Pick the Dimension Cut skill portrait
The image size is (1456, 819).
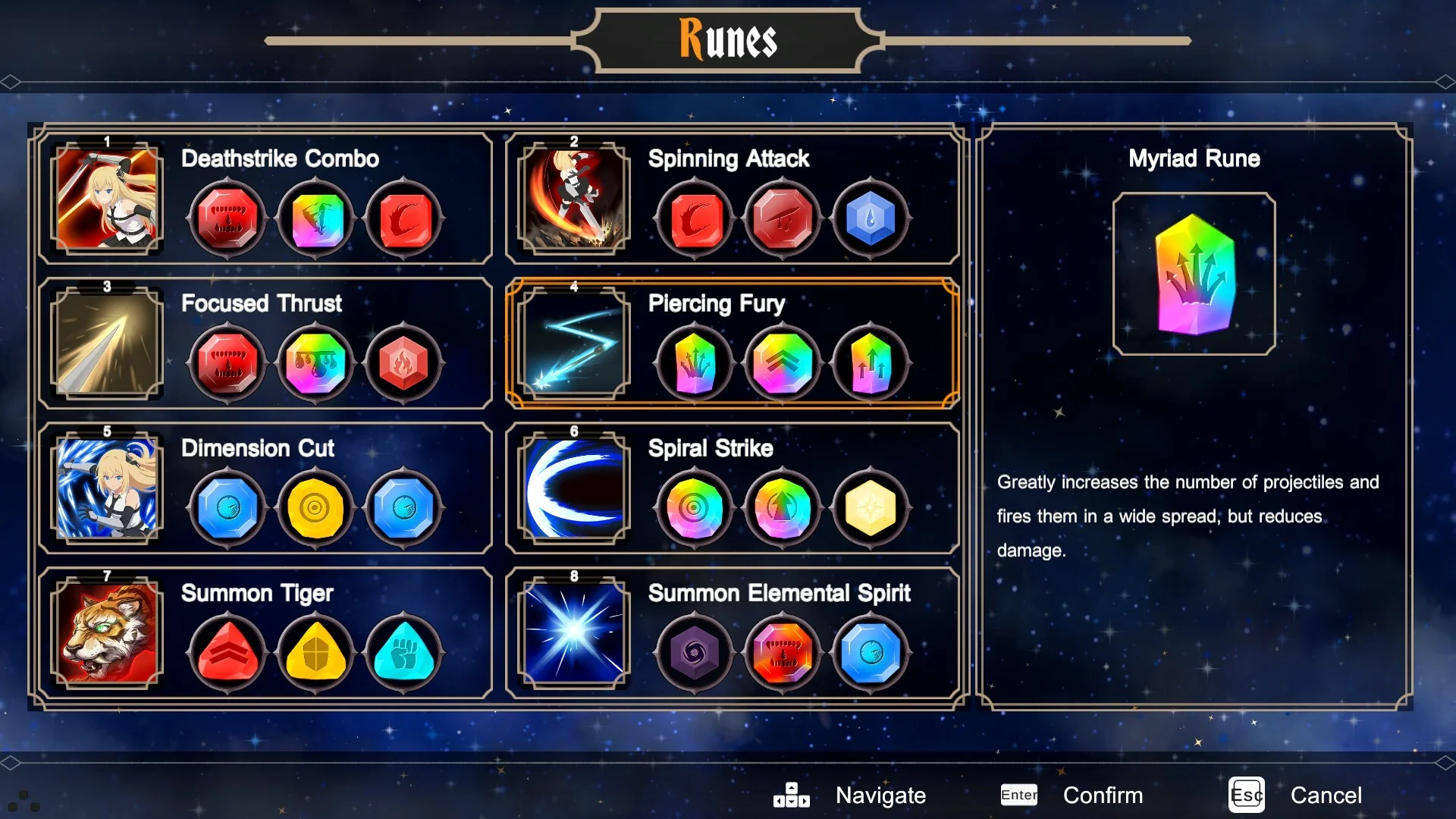point(107,488)
